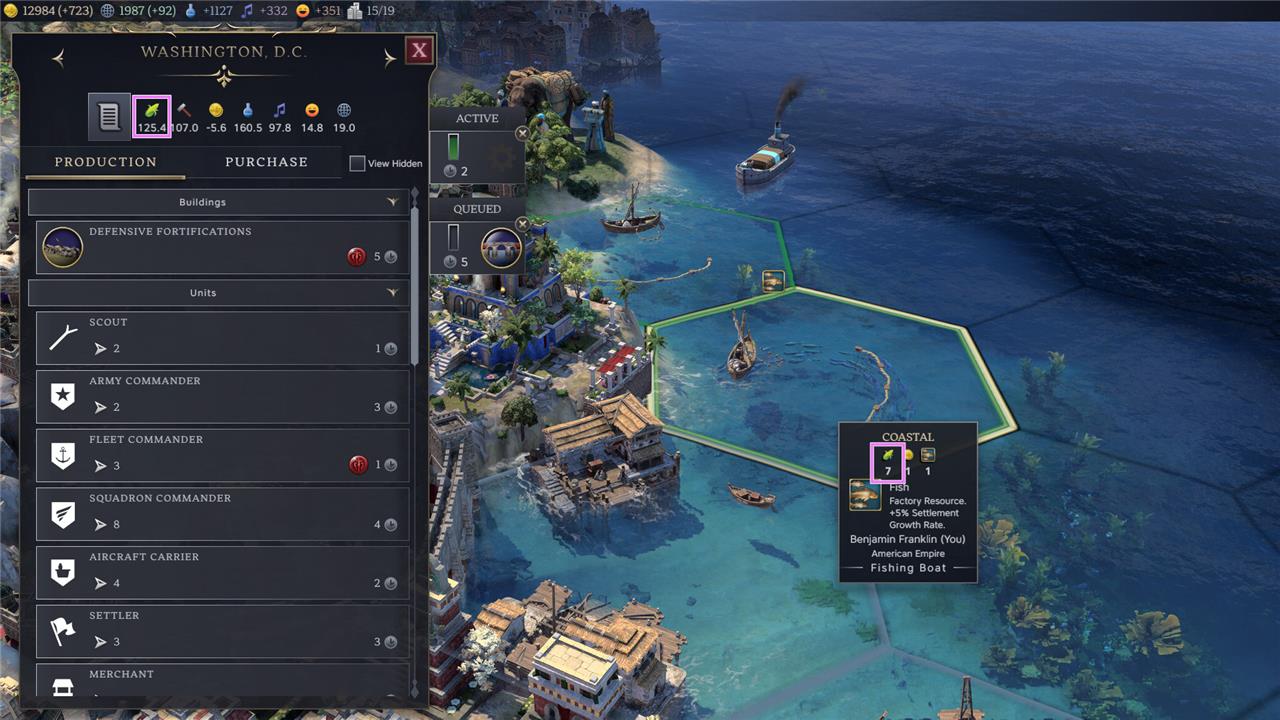Build a Squadron Commander
This screenshot has height=720, width=1280.
[x=222, y=513]
